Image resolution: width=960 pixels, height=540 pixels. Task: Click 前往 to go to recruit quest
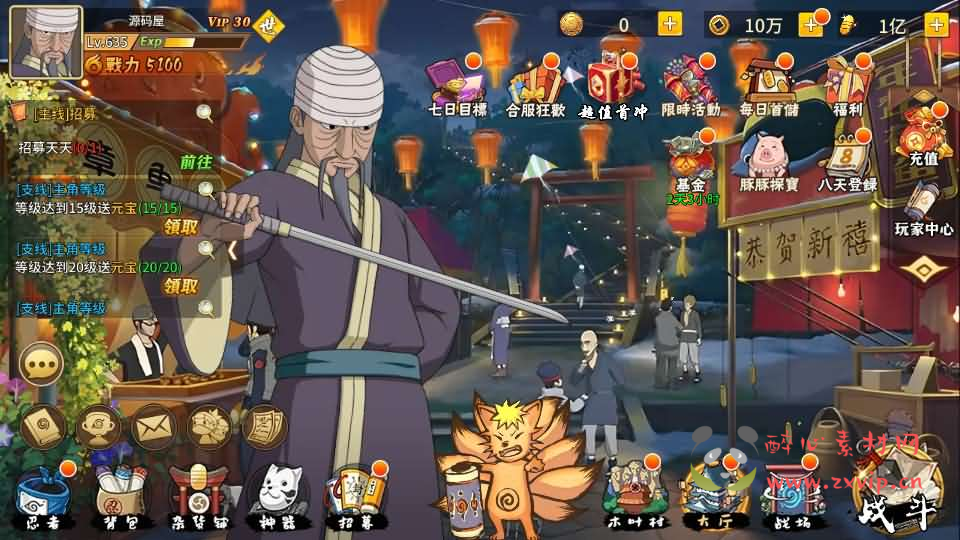(196, 161)
